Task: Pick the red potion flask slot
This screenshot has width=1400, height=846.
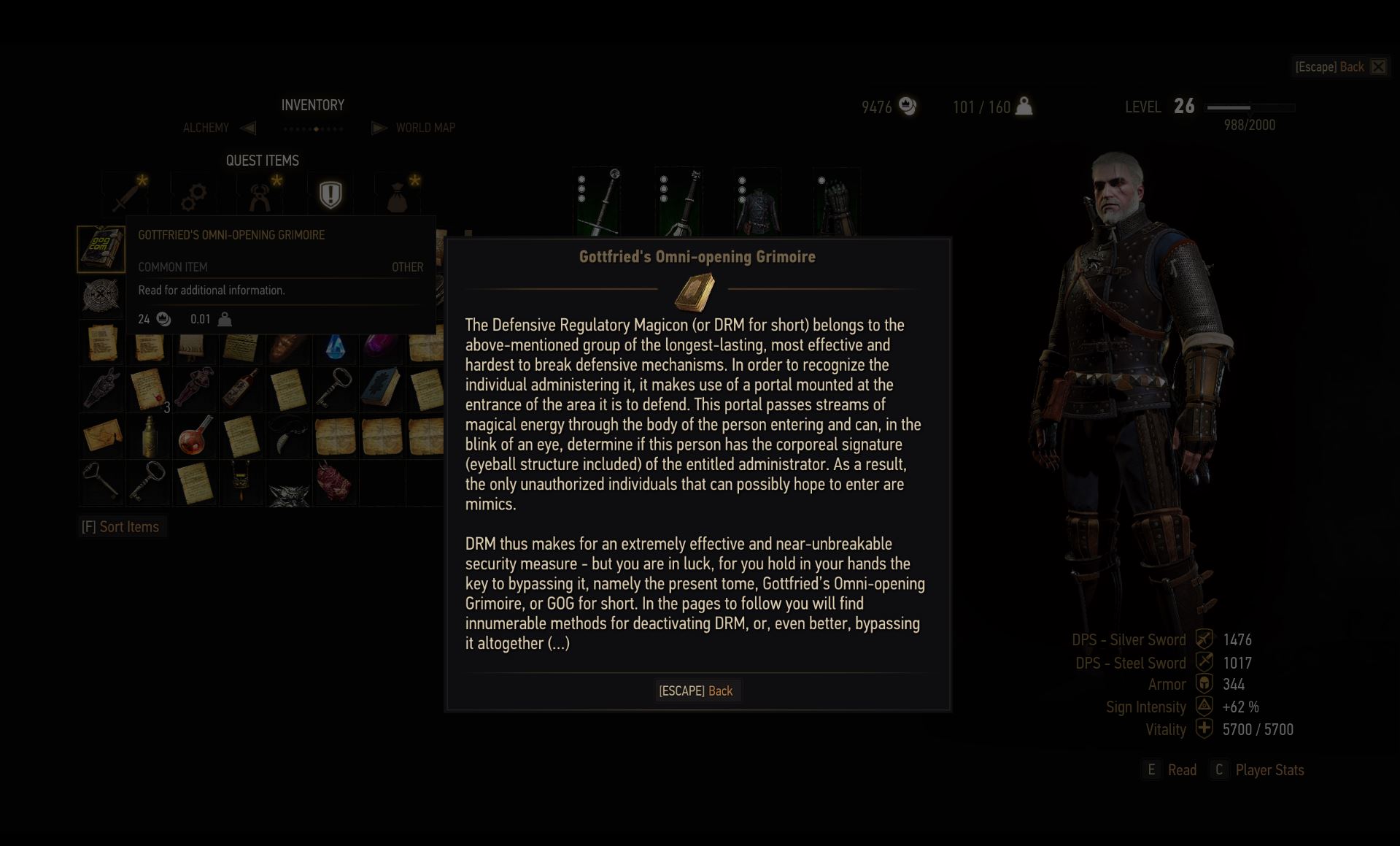Action: tap(195, 435)
